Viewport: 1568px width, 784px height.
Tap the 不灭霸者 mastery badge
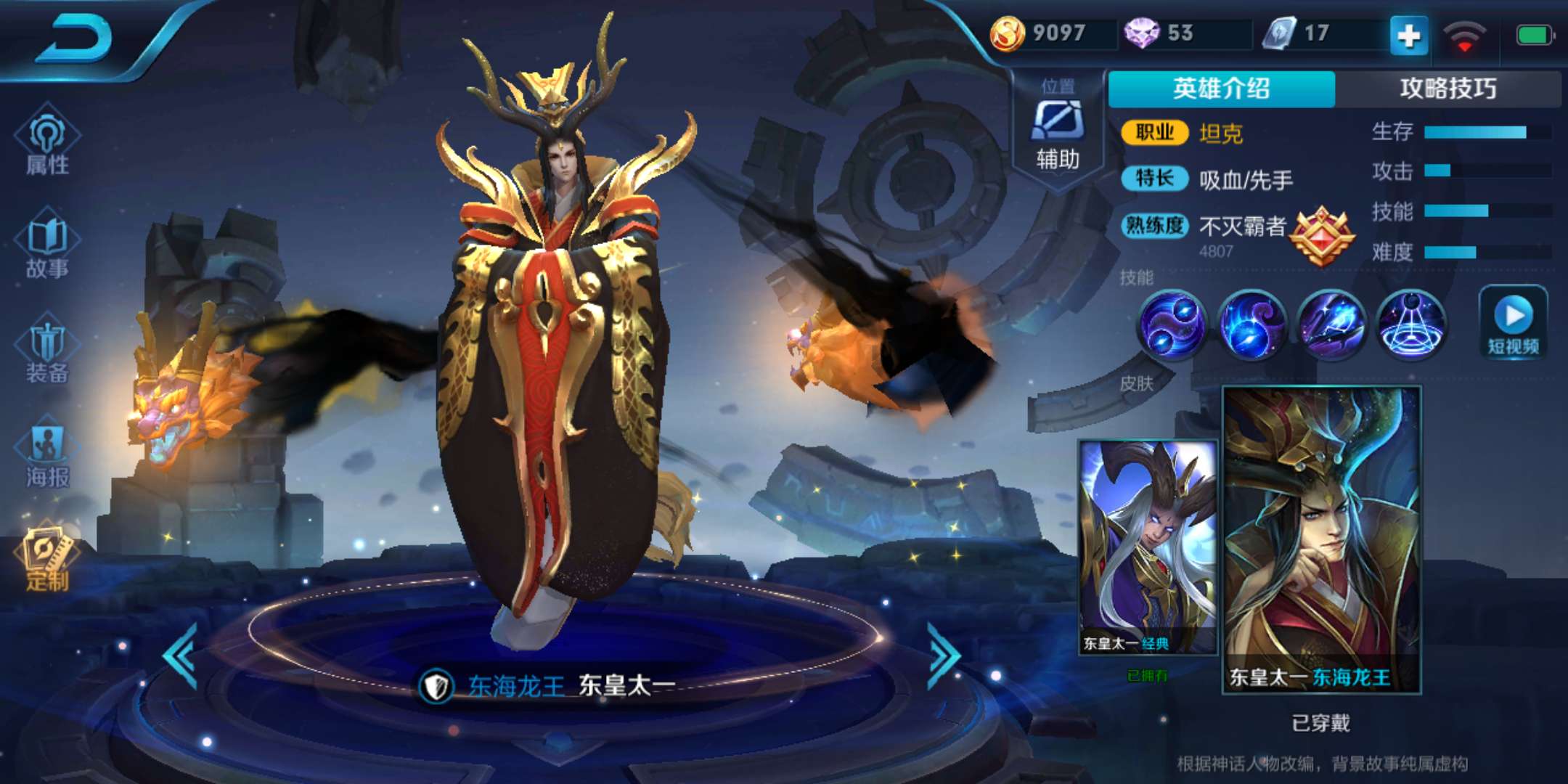pos(1320,235)
